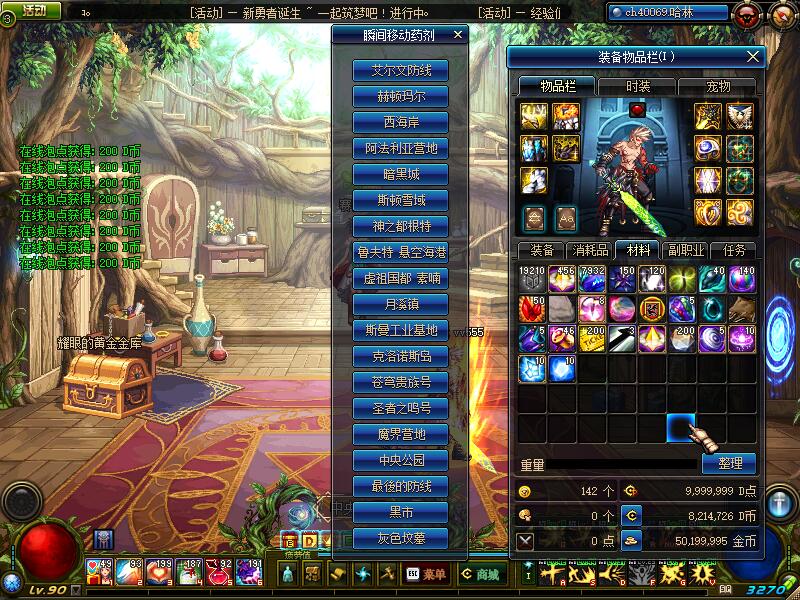This screenshot has width=800, height=600.
Task: Choose the 西海岸 destination
Action: click(x=400, y=123)
